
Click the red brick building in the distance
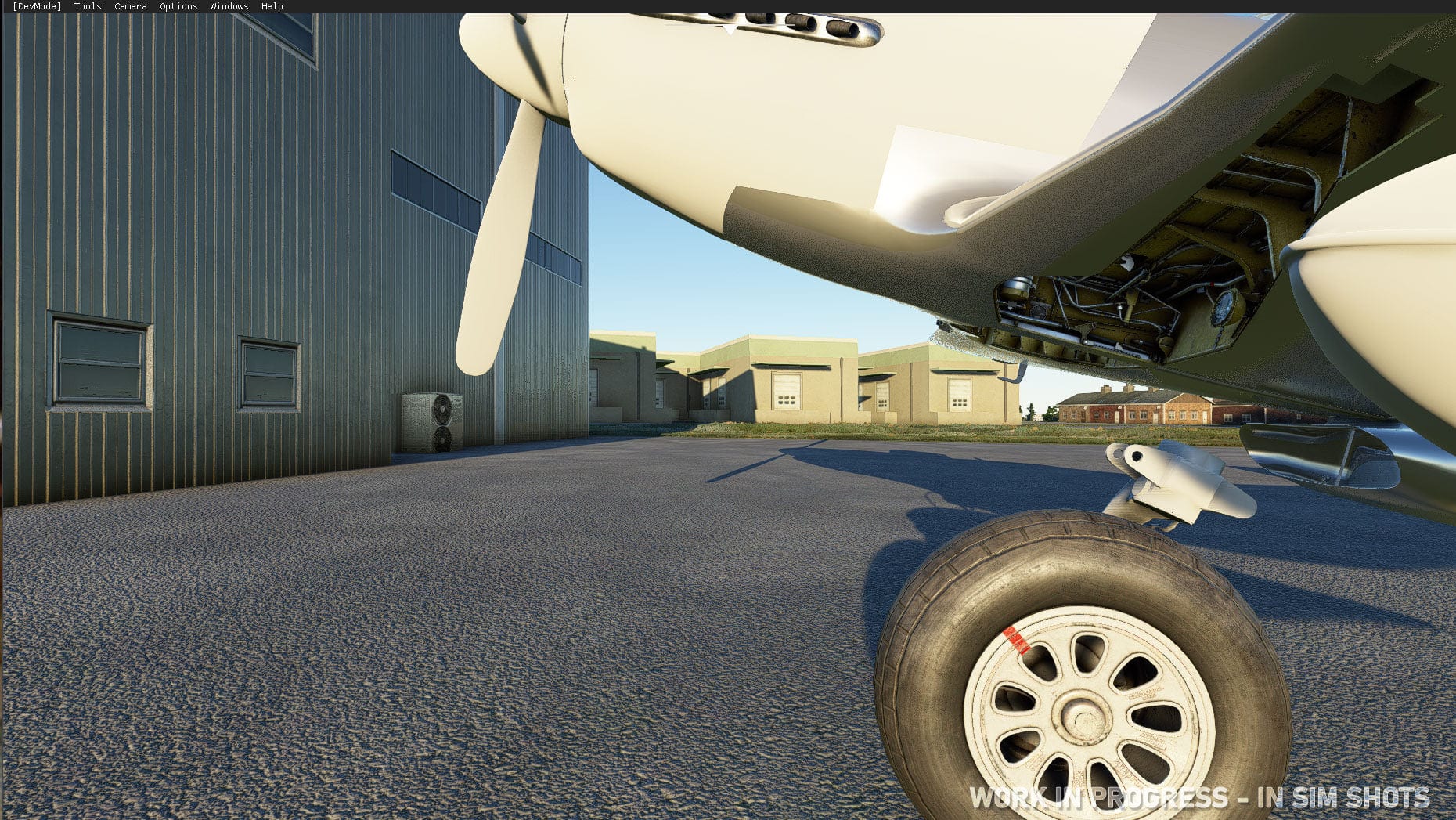tap(1135, 411)
